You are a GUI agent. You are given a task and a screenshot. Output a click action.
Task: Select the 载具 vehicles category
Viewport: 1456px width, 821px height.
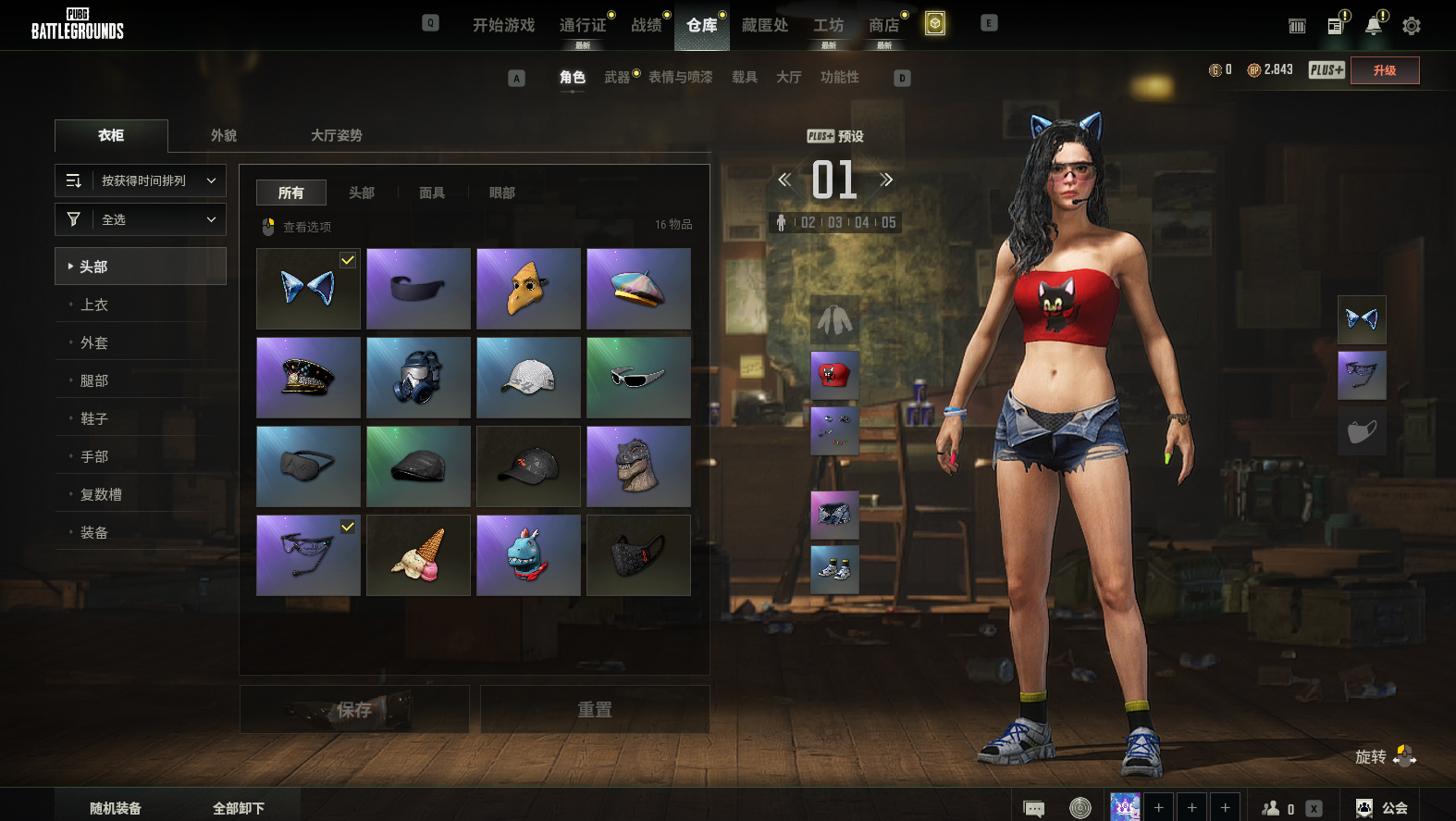[745, 77]
